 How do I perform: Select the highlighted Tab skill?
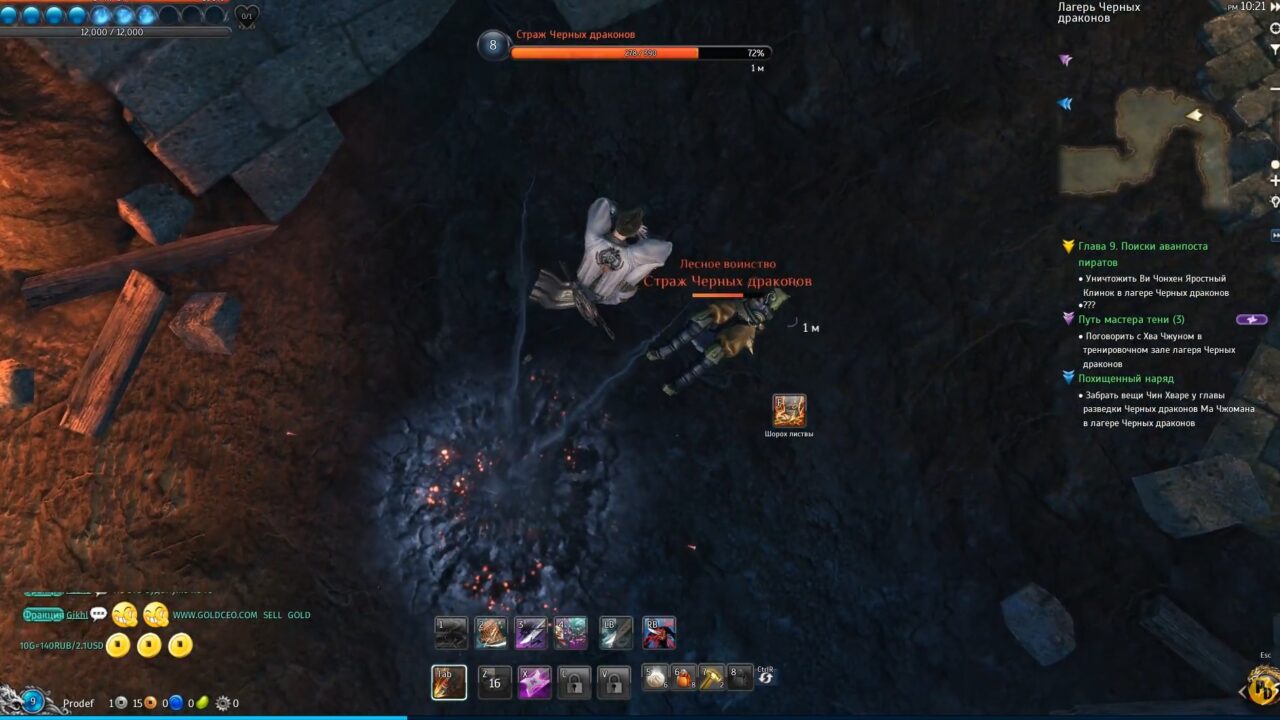coord(449,682)
